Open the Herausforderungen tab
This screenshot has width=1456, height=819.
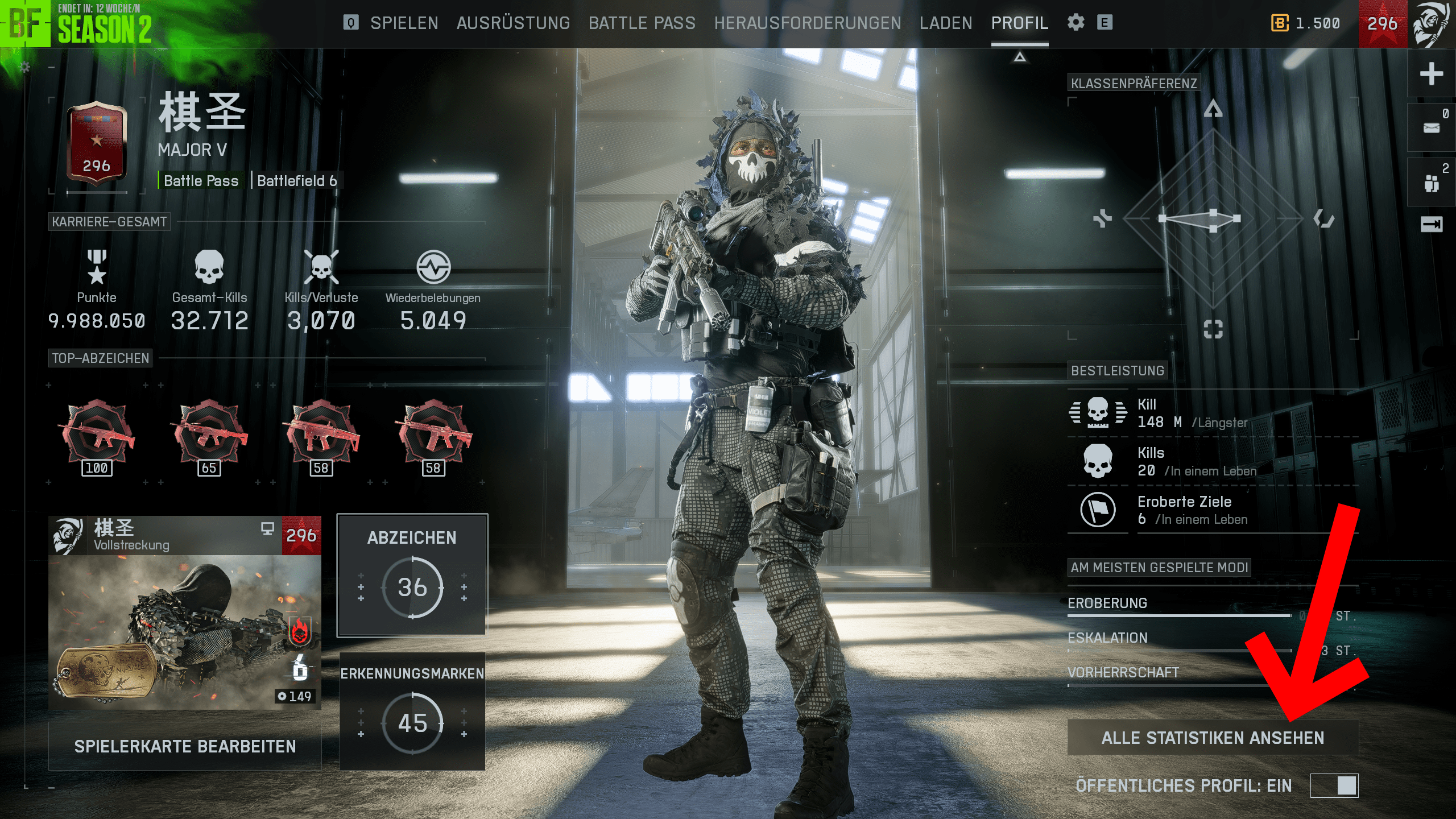point(808,23)
